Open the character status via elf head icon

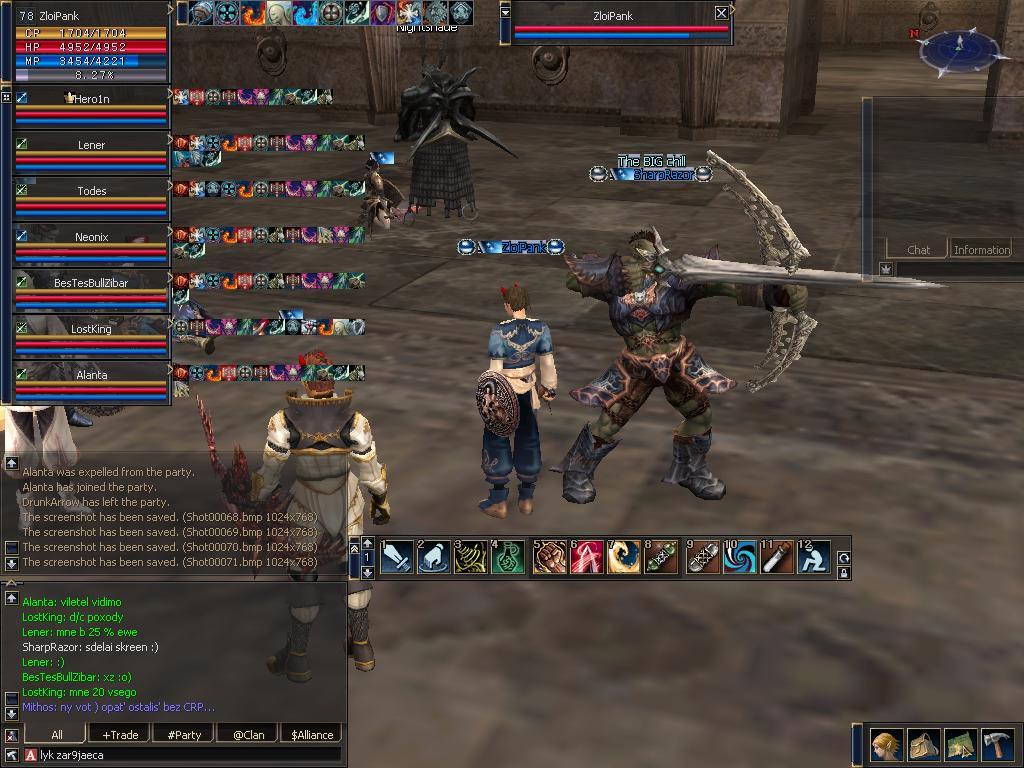[885, 745]
